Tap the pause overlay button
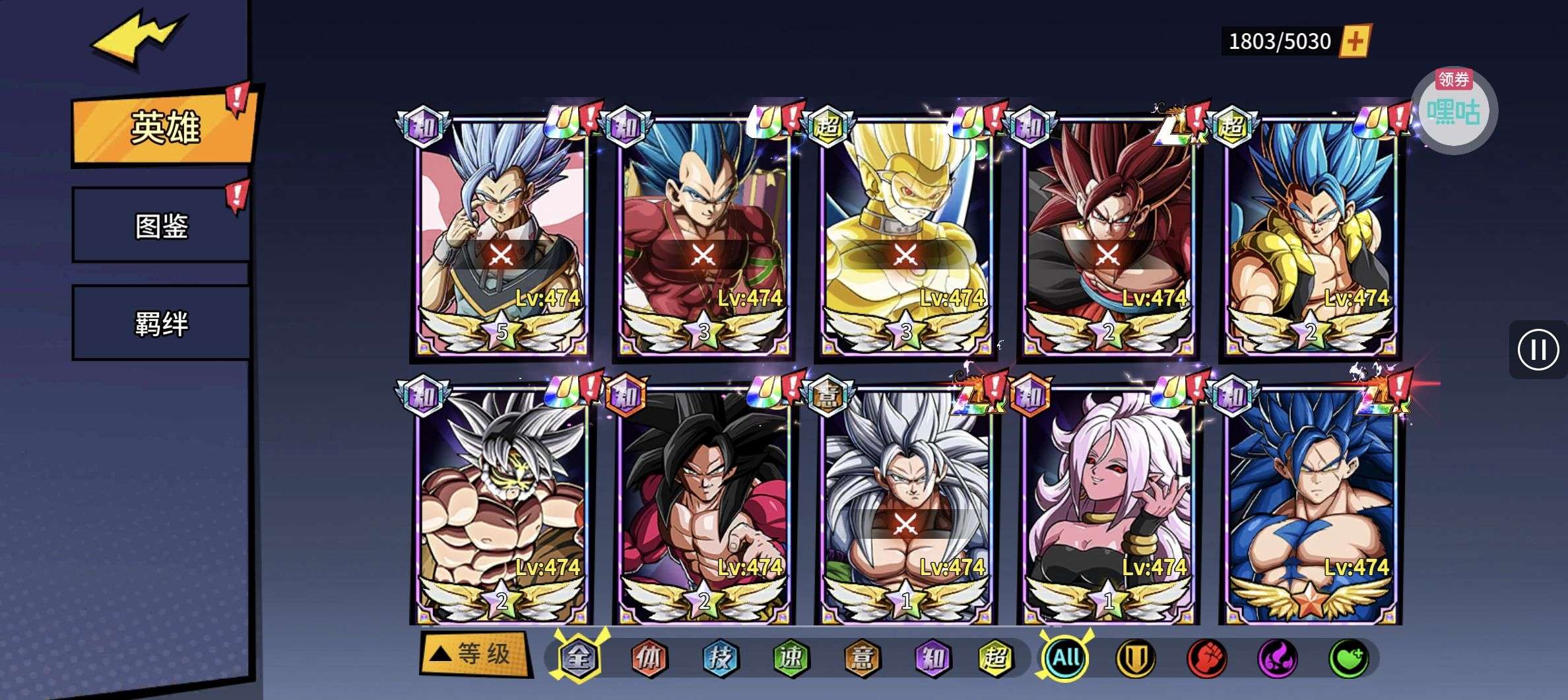Viewport: 1568px width, 700px height. point(1538,349)
